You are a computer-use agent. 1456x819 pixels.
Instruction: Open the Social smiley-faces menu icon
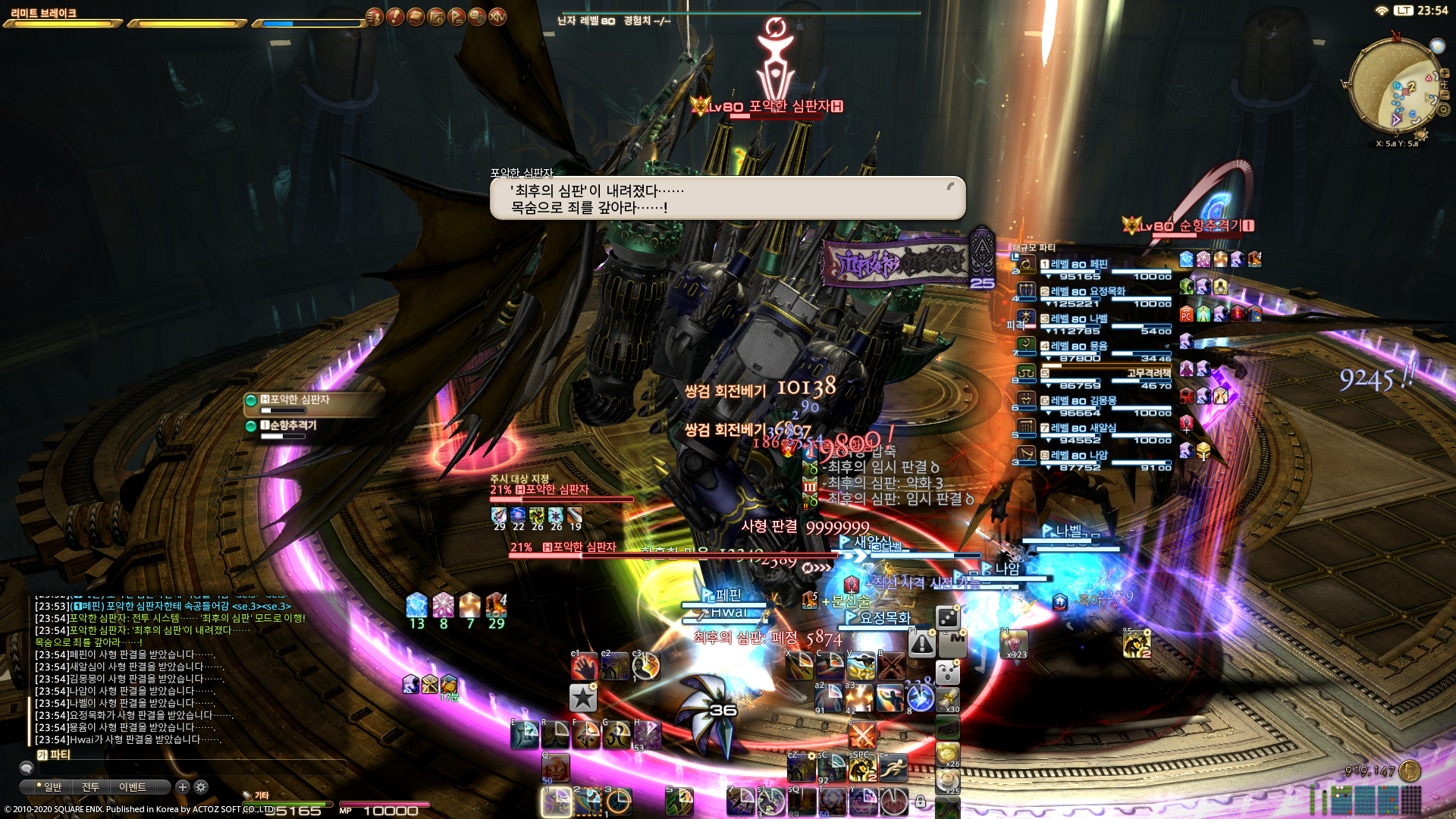click(x=477, y=17)
